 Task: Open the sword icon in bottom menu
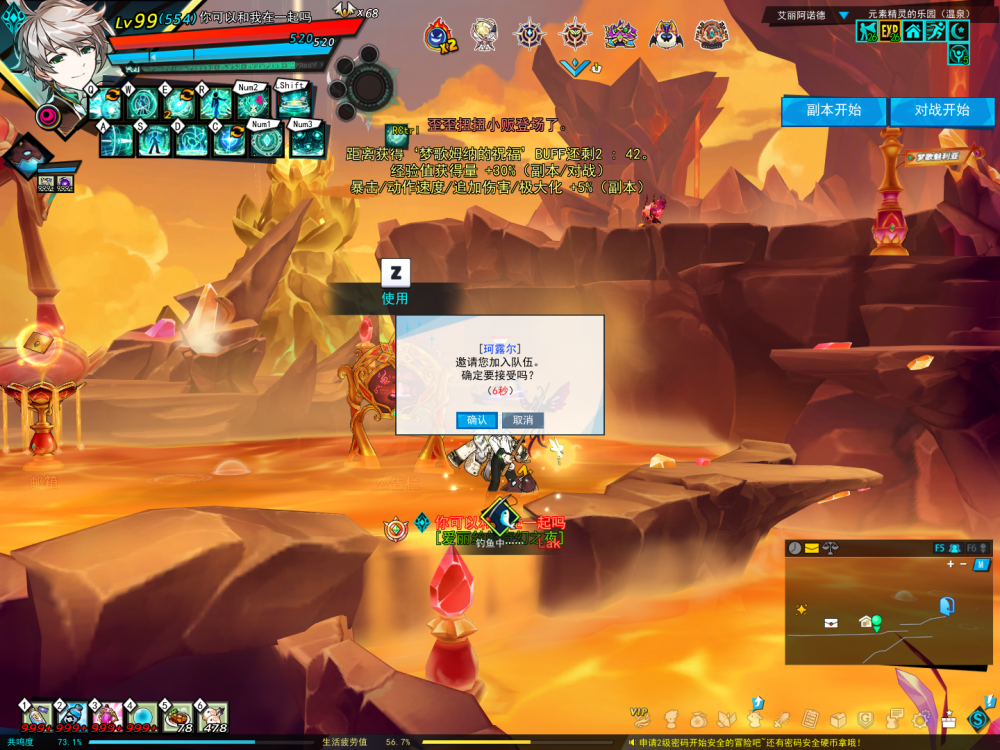782,719
